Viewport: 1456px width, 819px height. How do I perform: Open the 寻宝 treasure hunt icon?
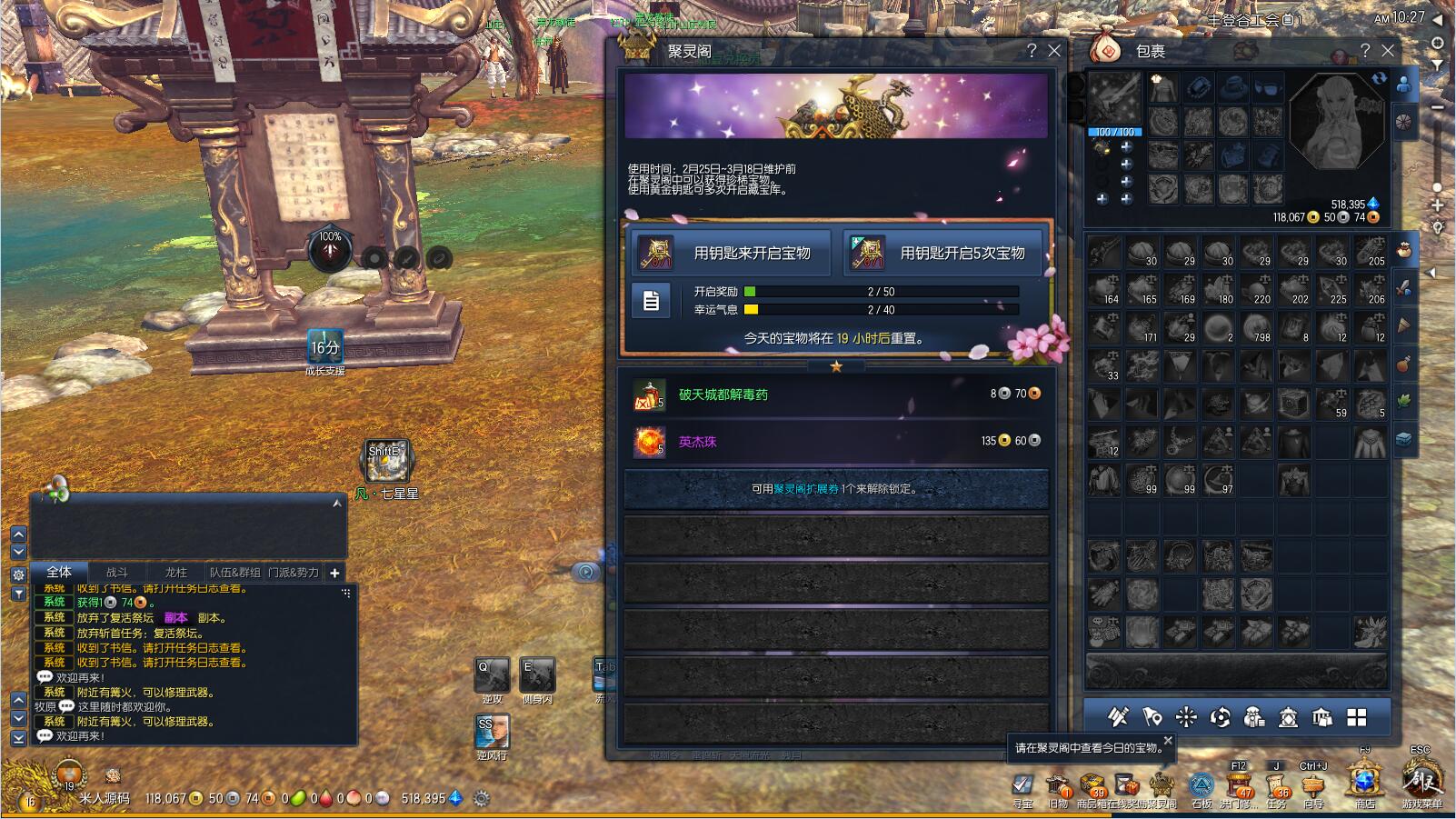click(1022, 785)
